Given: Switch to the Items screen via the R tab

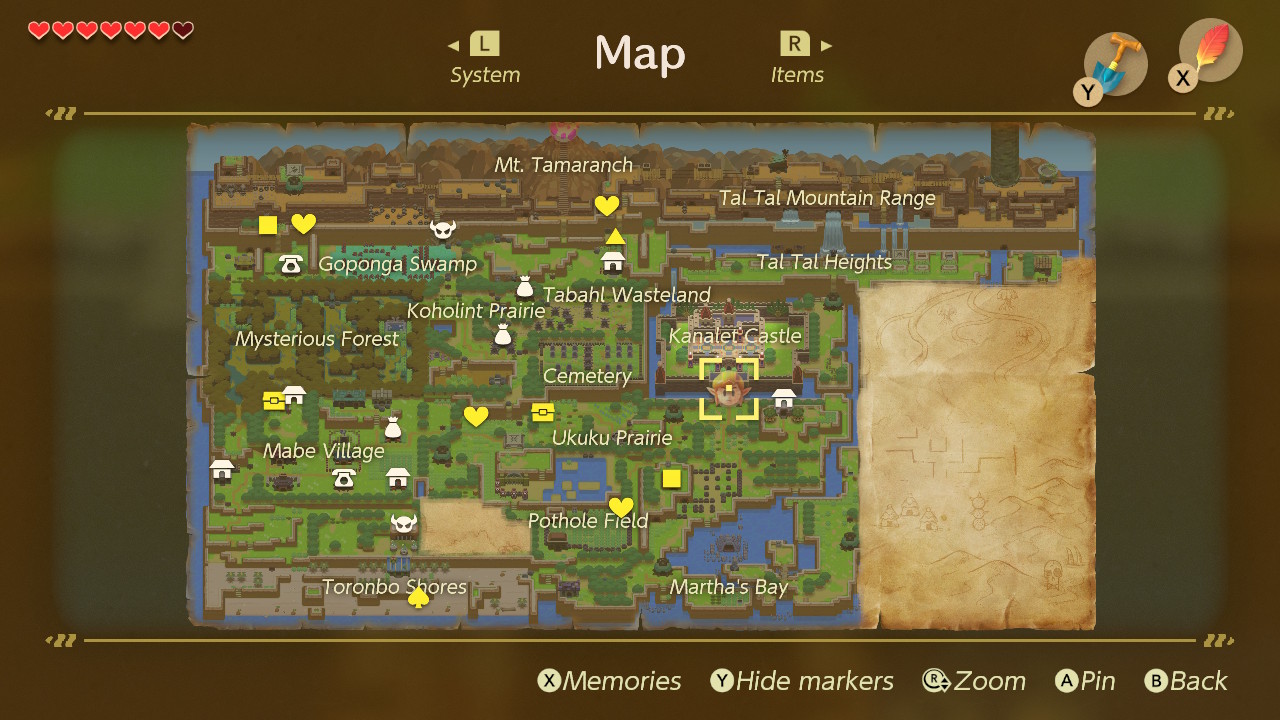Looking at the screenshot, I should click(797, 57).
